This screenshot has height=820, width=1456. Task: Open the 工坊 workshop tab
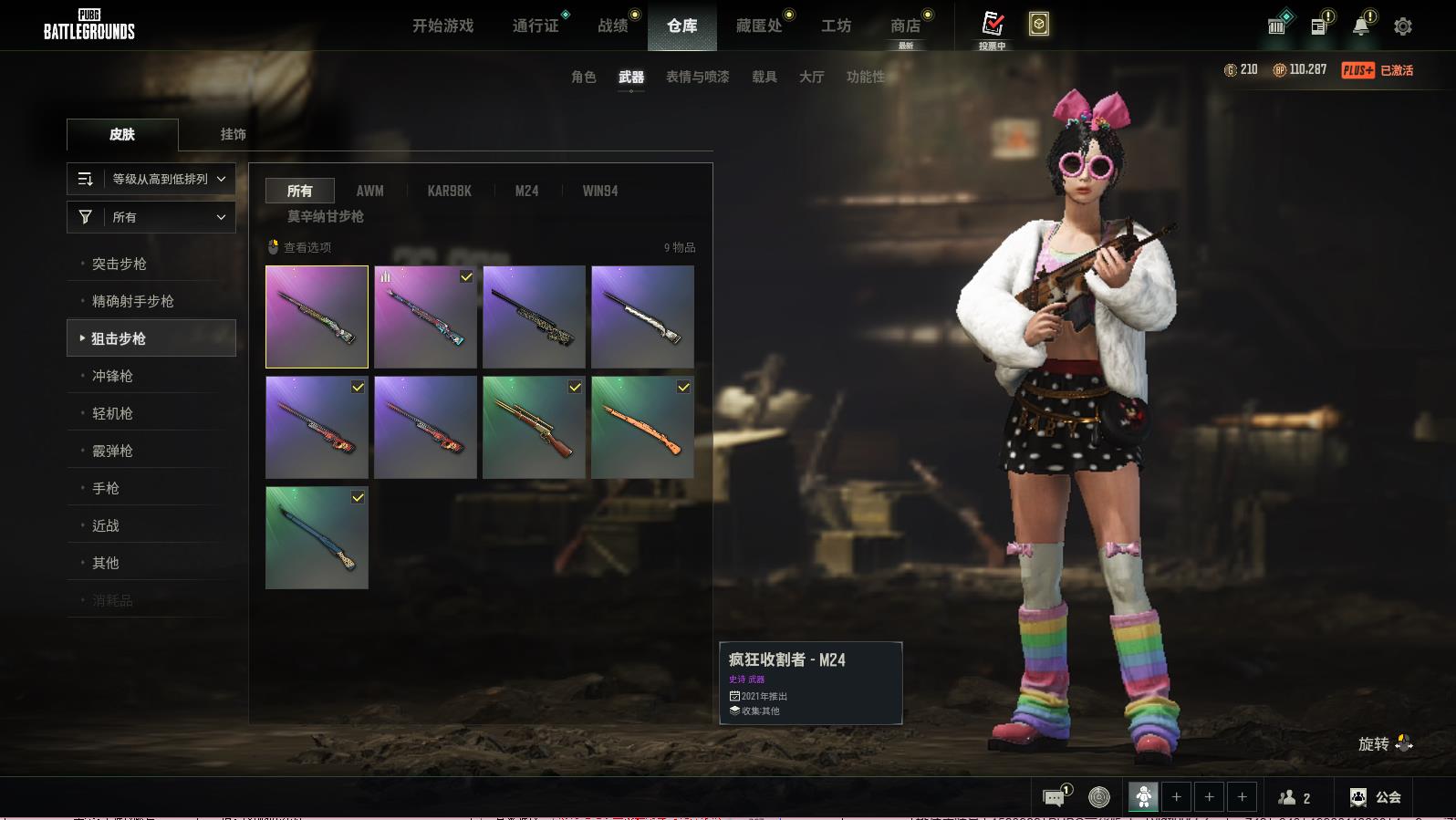[x=836, y=26]
